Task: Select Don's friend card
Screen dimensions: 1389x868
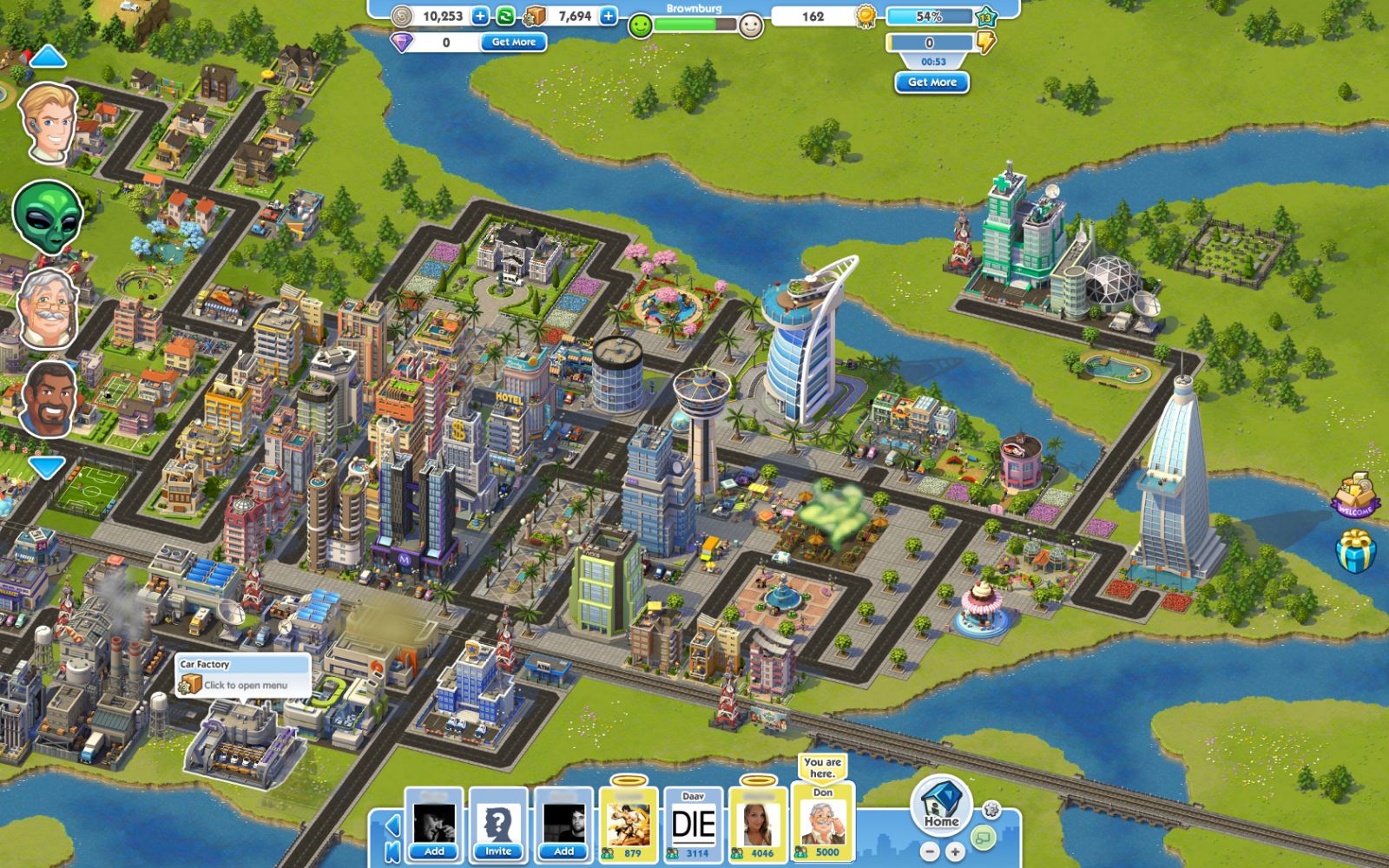Action: (822, 823)
